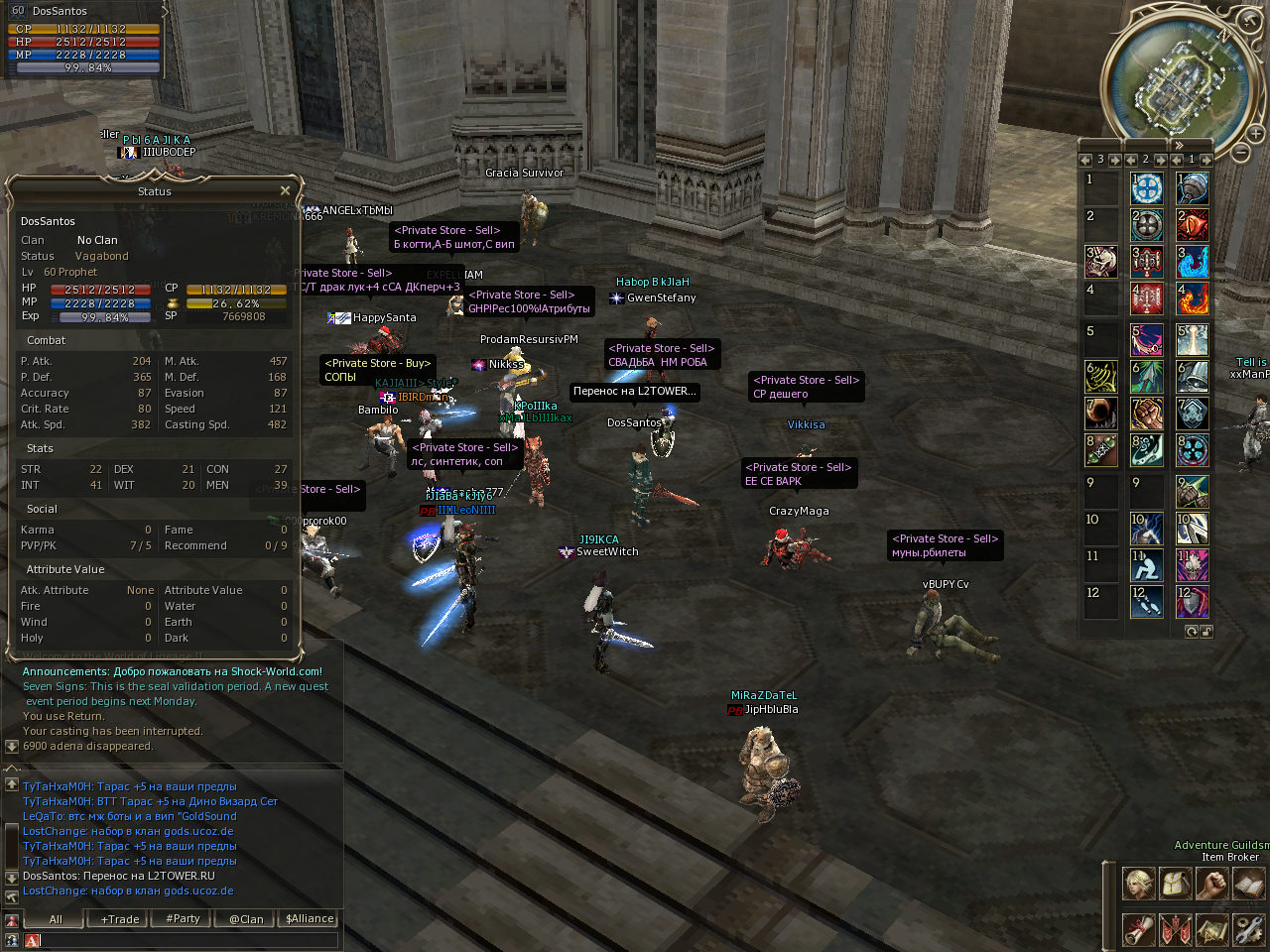Select the #Party chat tab
The width and height of the screenshot is (1270, 952).
click(x=184, y=919)
